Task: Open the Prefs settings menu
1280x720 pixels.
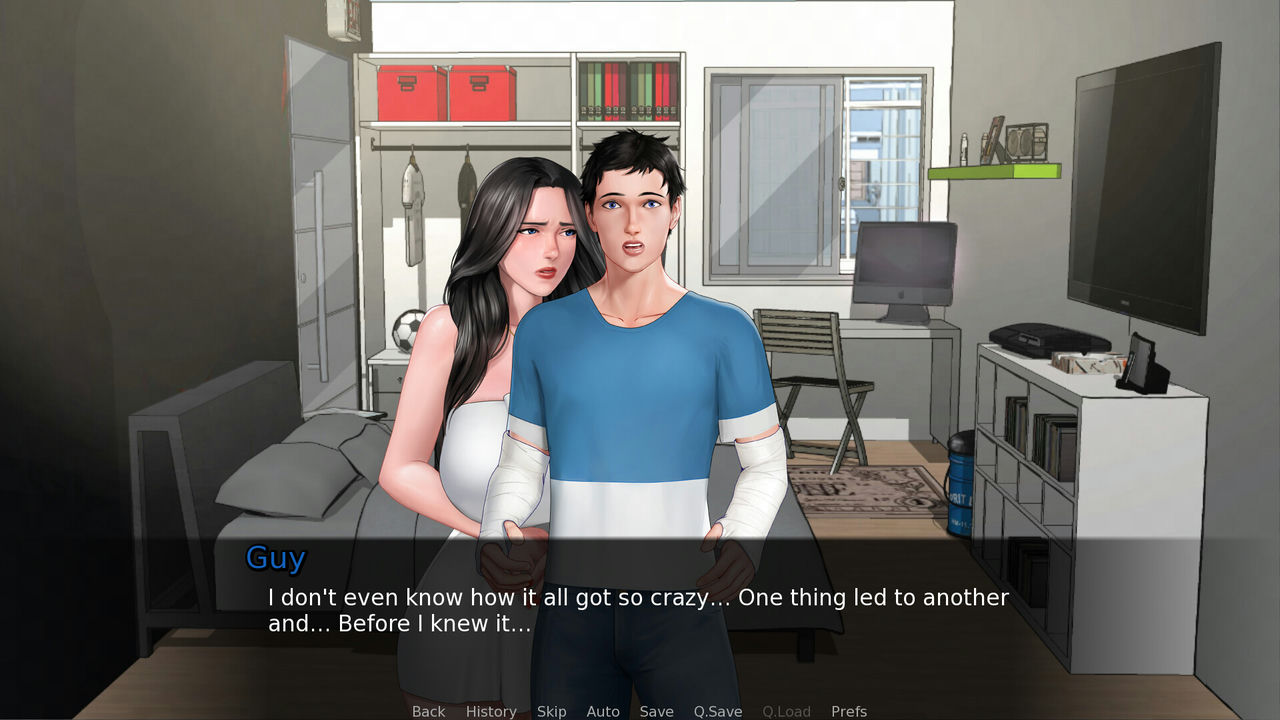Action: click(x=849, y=711)
